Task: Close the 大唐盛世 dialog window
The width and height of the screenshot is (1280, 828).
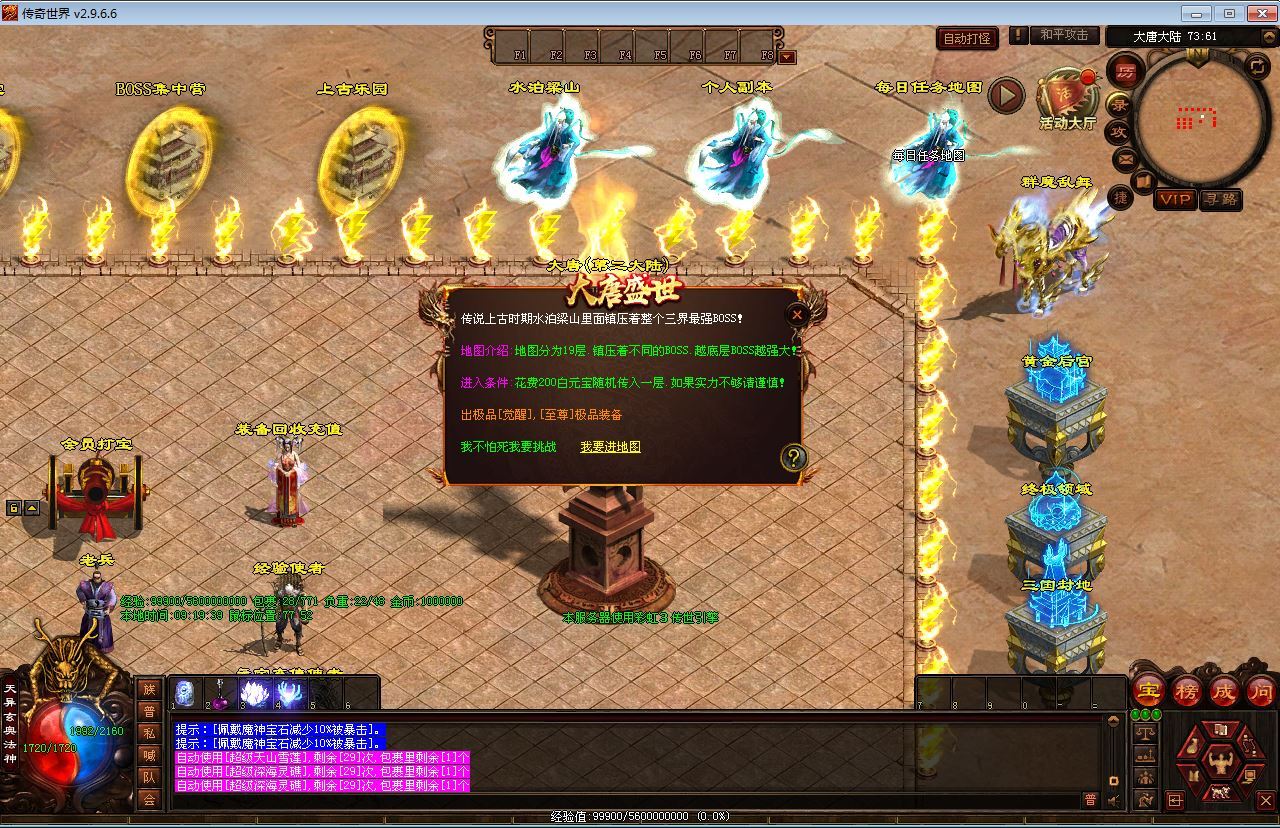Action: [797, 314]
